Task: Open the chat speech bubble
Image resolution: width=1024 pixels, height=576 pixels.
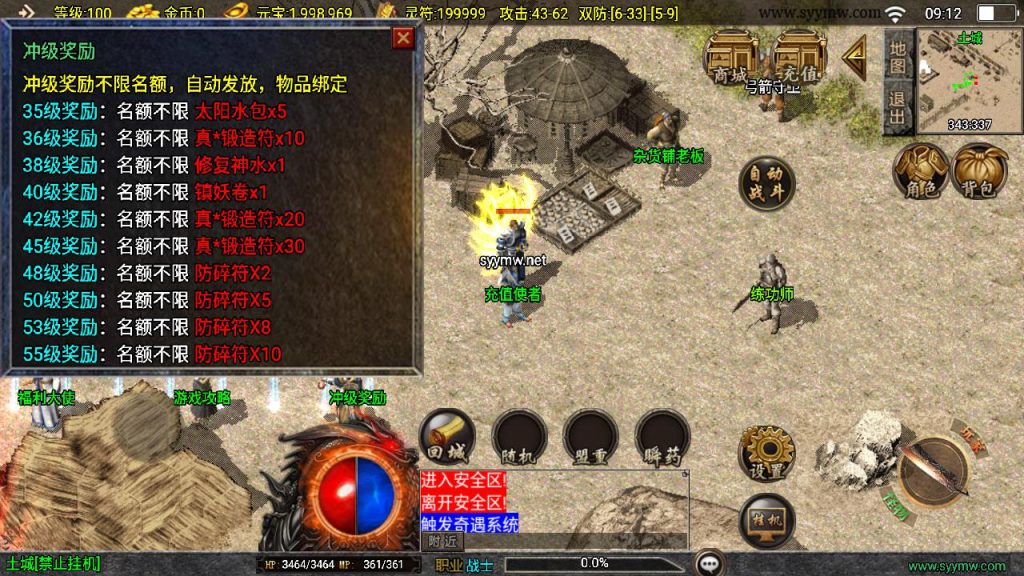Action: pos(711,563)
